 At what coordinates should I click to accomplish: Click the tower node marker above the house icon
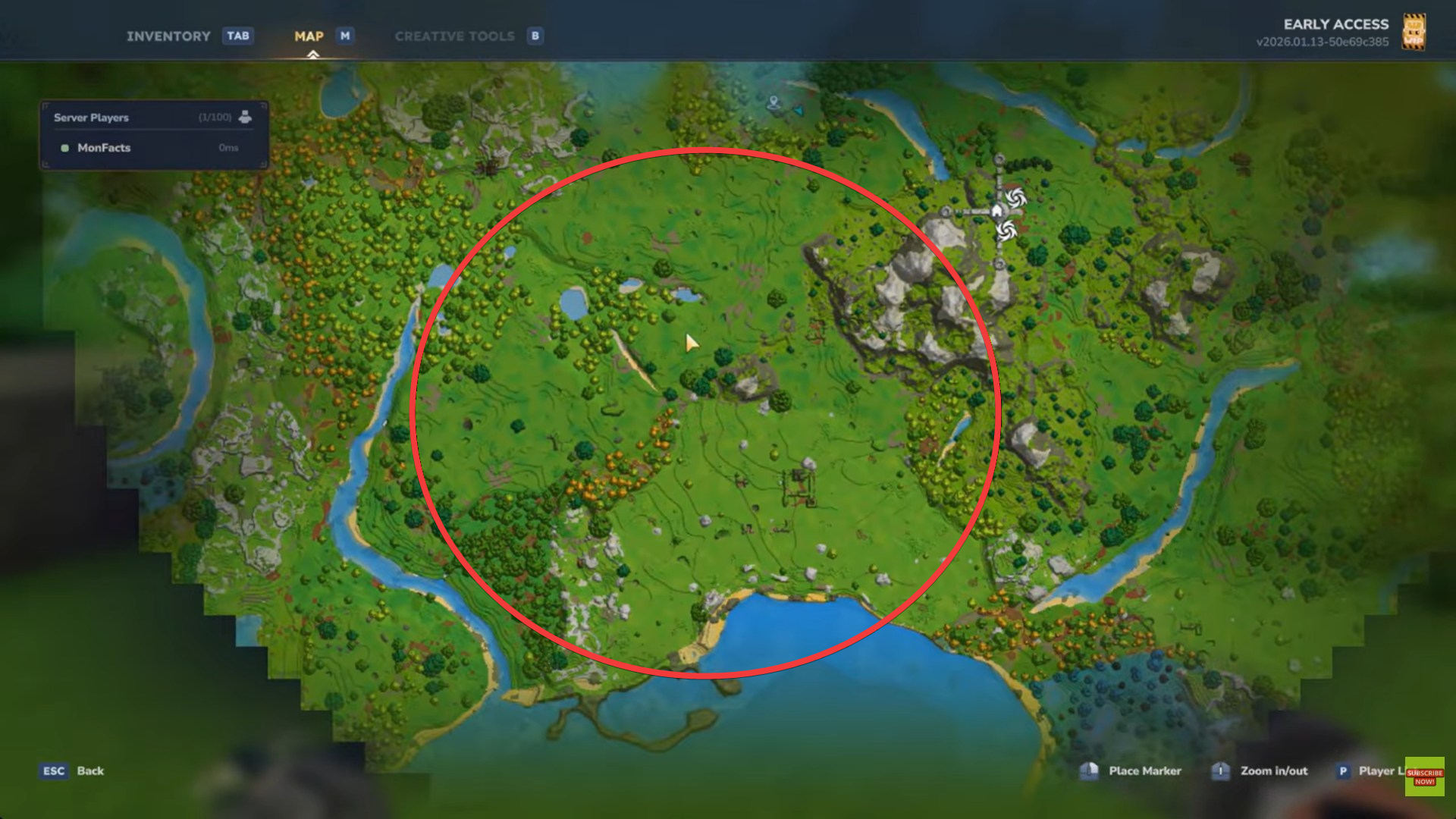999,160
